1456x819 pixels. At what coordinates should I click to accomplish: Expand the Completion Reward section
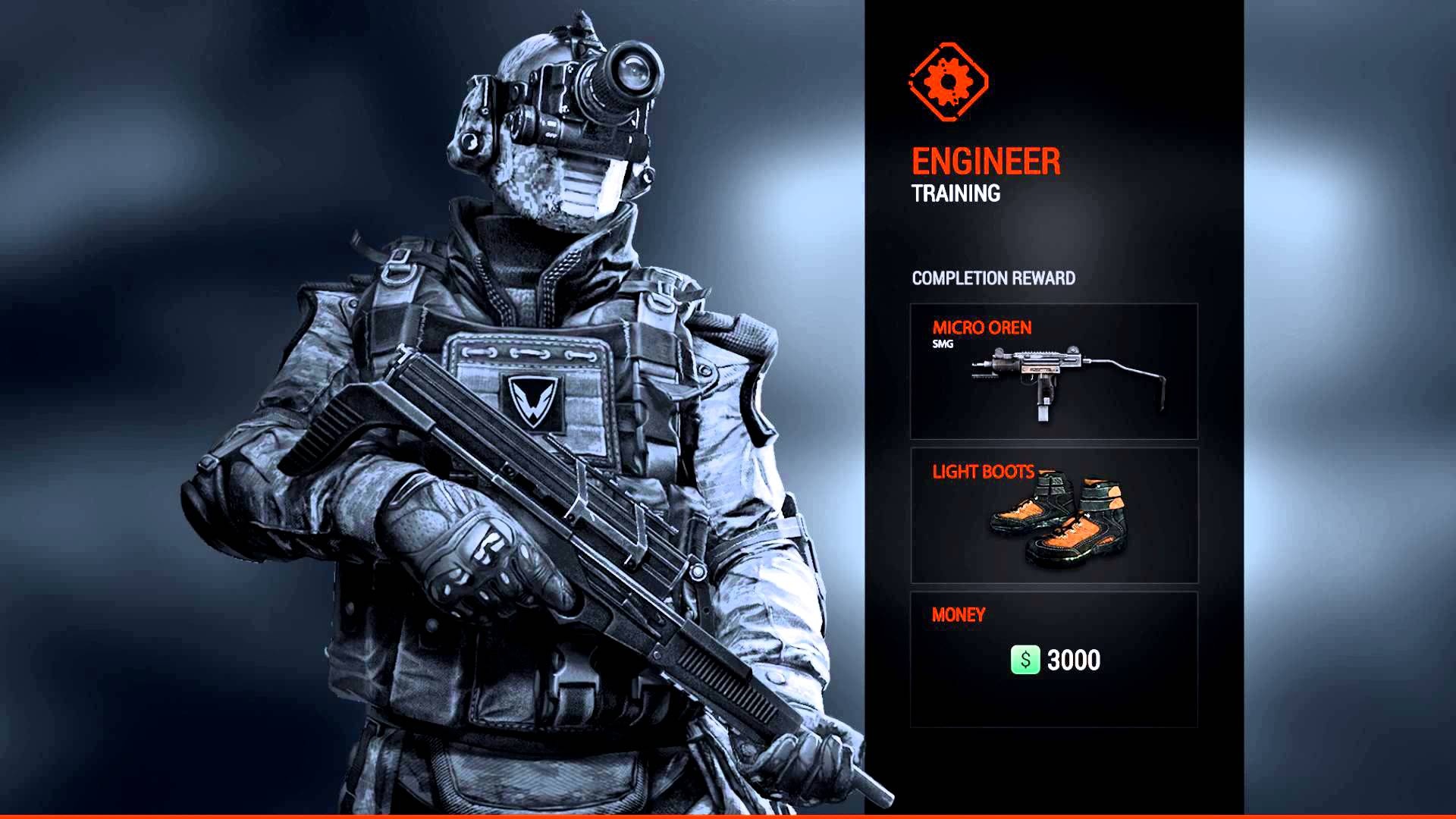pyautogui.click(x=993, y=278)
